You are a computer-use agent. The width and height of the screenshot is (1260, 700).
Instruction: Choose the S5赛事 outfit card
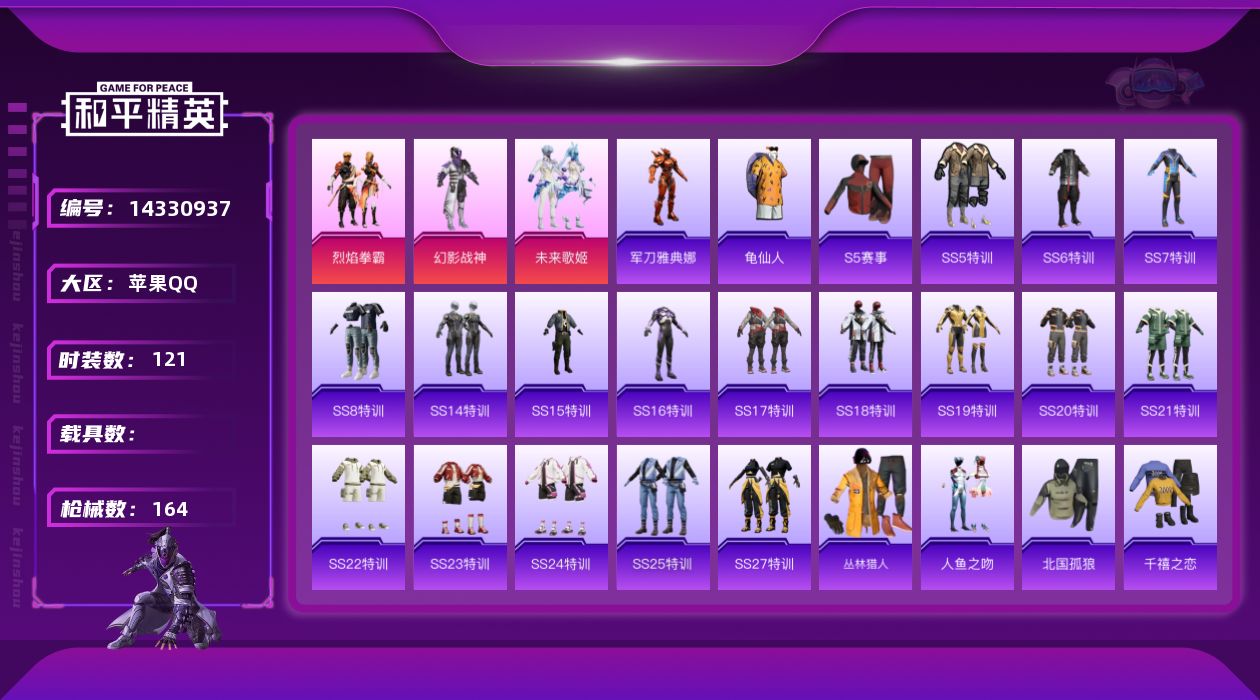click(x=865, y=211)
